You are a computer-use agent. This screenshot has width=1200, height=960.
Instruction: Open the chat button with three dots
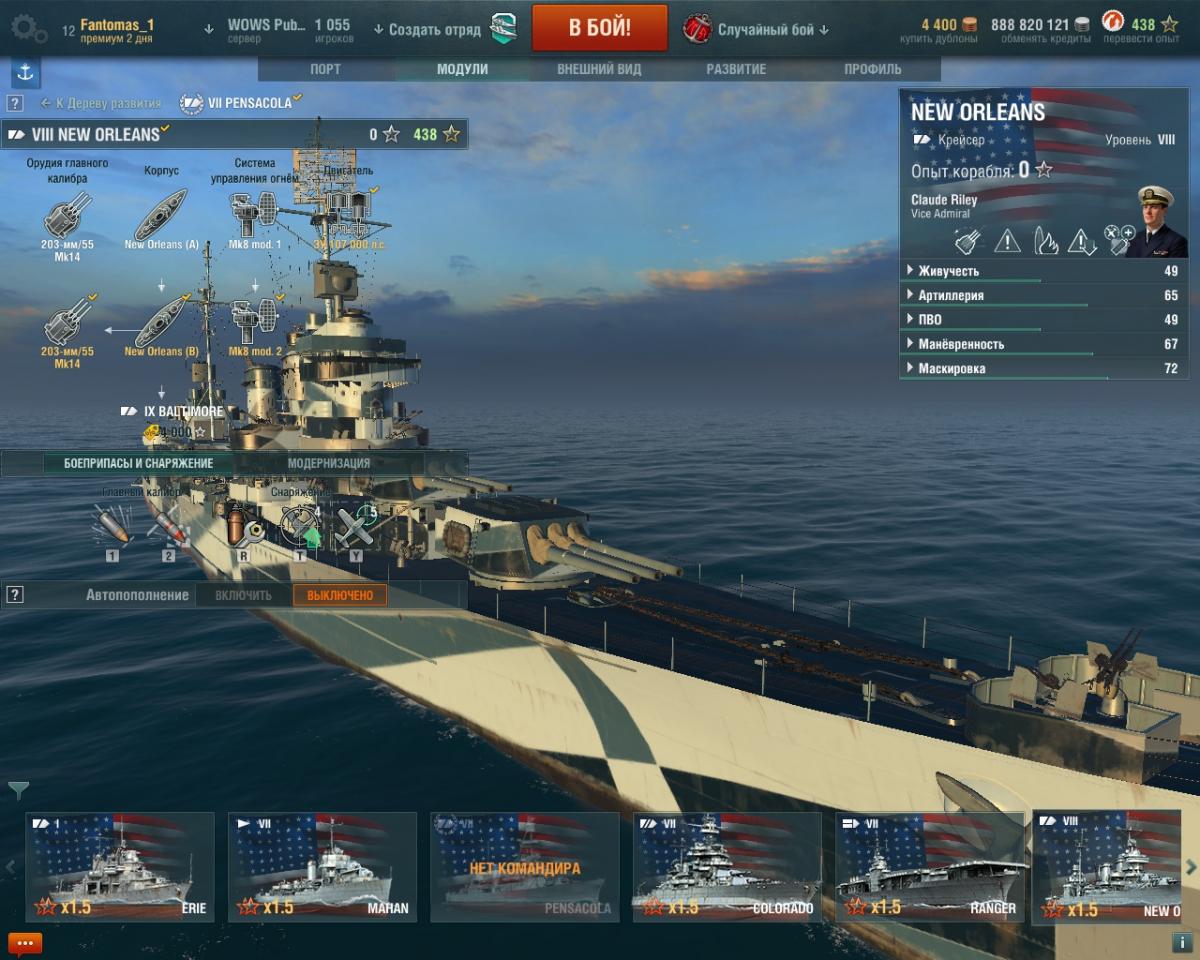(x=24, y=942)
